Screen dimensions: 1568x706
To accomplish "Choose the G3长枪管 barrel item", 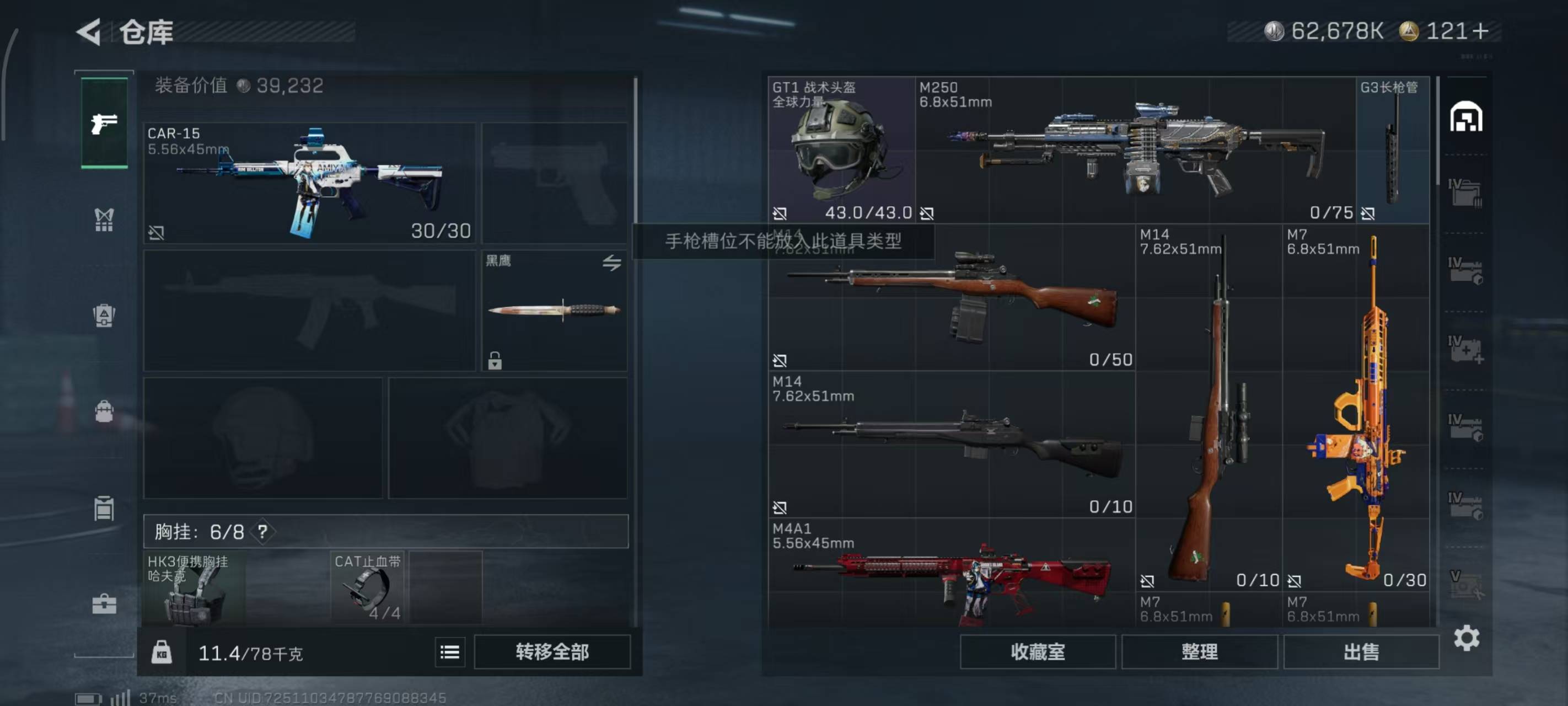I will 1392,150.
